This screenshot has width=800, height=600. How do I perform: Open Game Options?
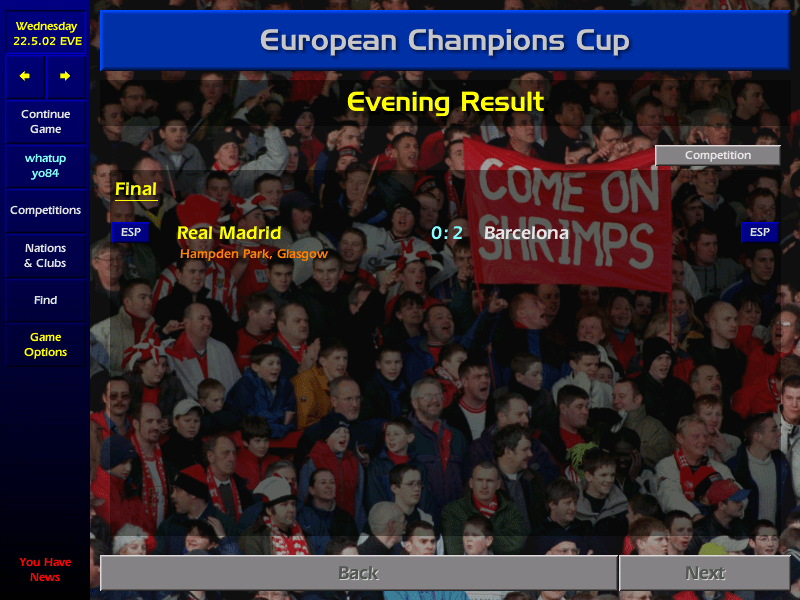(45, 345)
